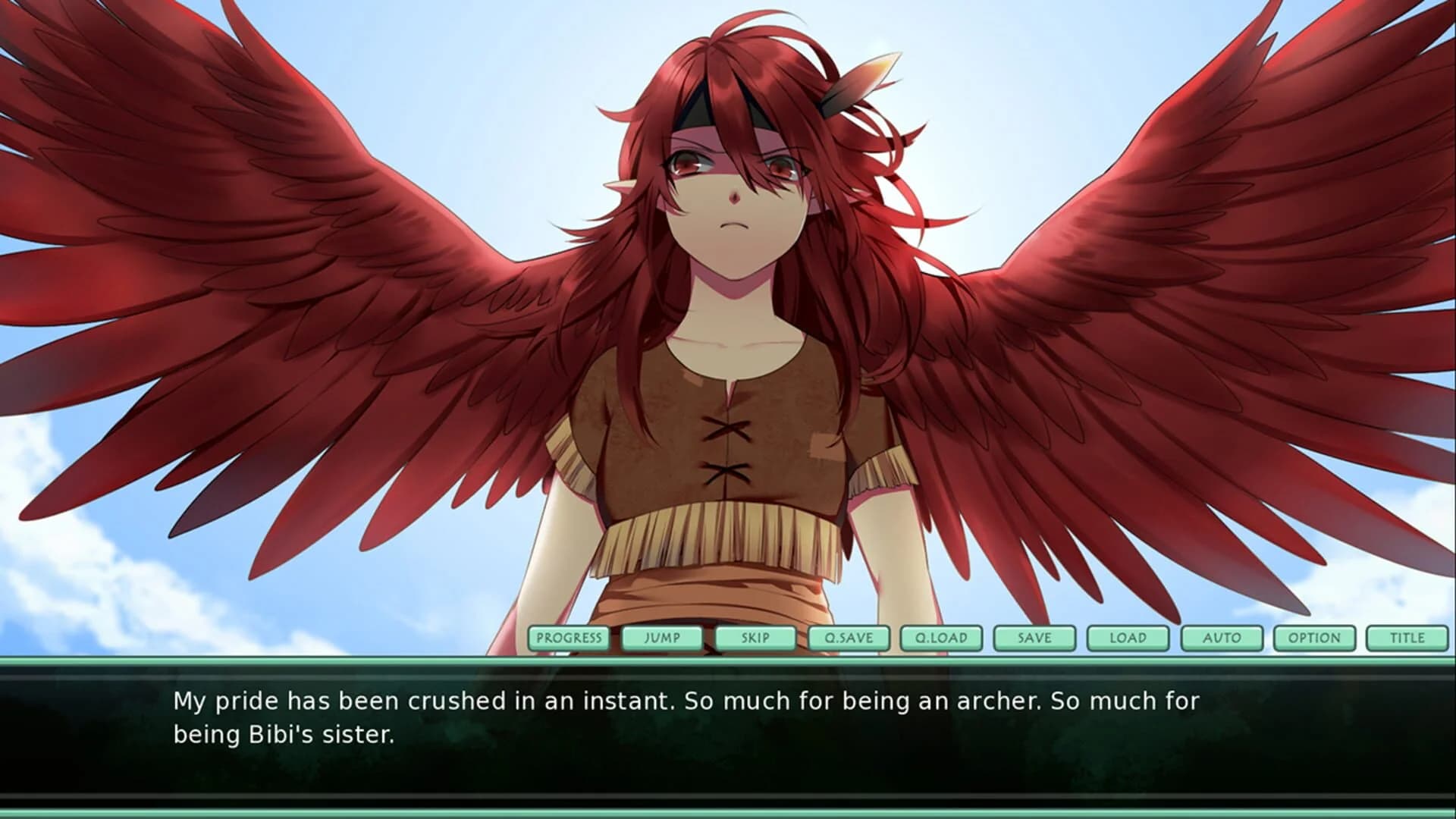The height and width of the screenshot is (819, 1456).
Task: Open the OPTION settings
Action: 1314,638
